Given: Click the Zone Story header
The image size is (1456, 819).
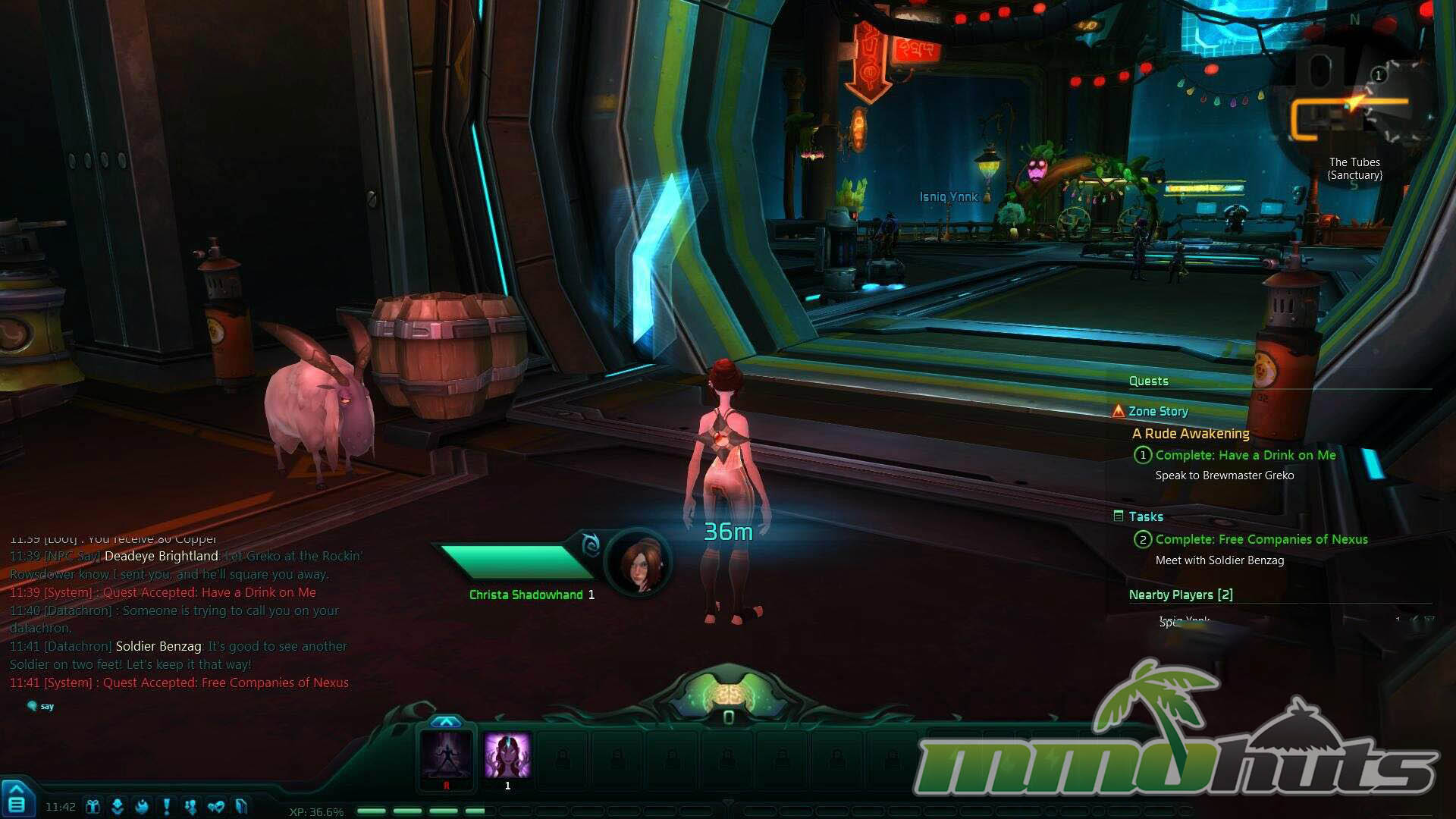Looking at the screenshot, I should pyautogui.click(x=1158, y=411).
